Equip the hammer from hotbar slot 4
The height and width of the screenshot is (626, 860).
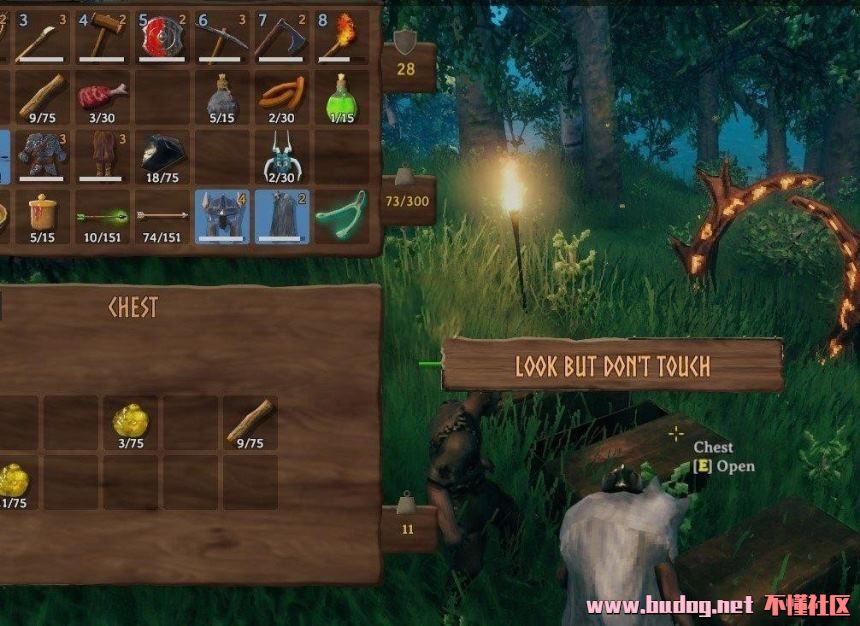(x=102, y=37)
